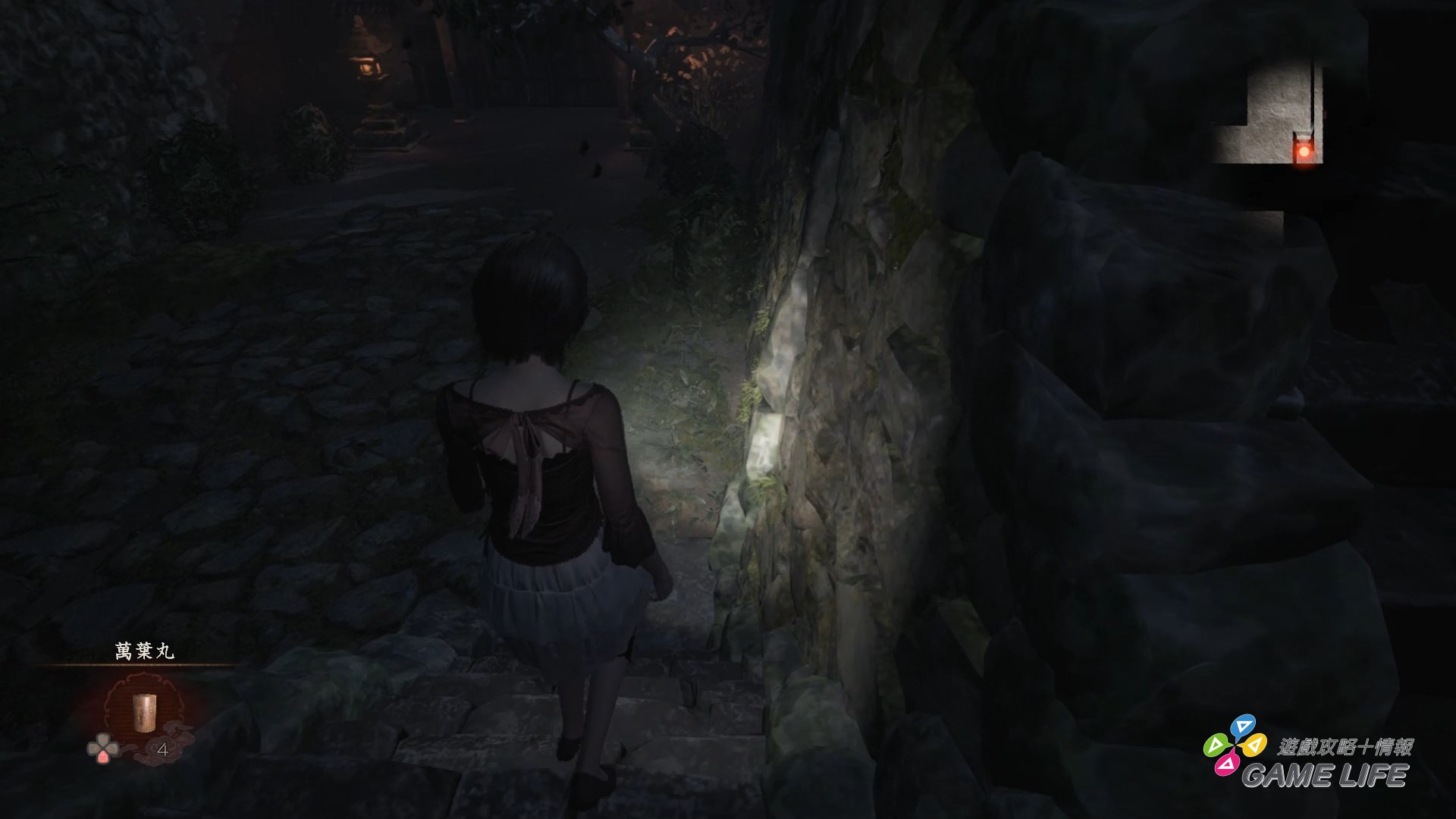Click the 遊戲攻略＋情報 watermark text

(1346, 746)
